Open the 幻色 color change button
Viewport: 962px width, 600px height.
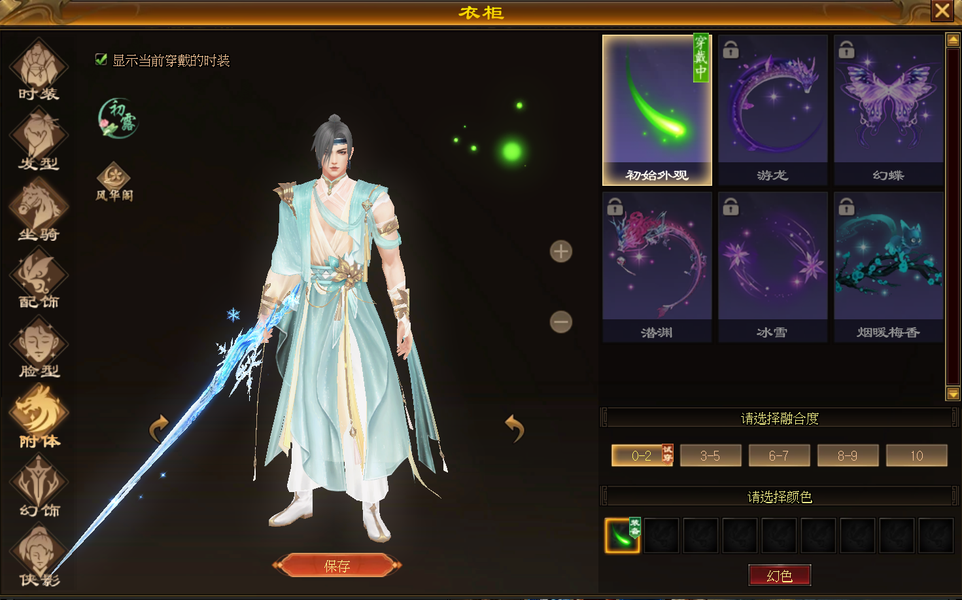(779, 575)
